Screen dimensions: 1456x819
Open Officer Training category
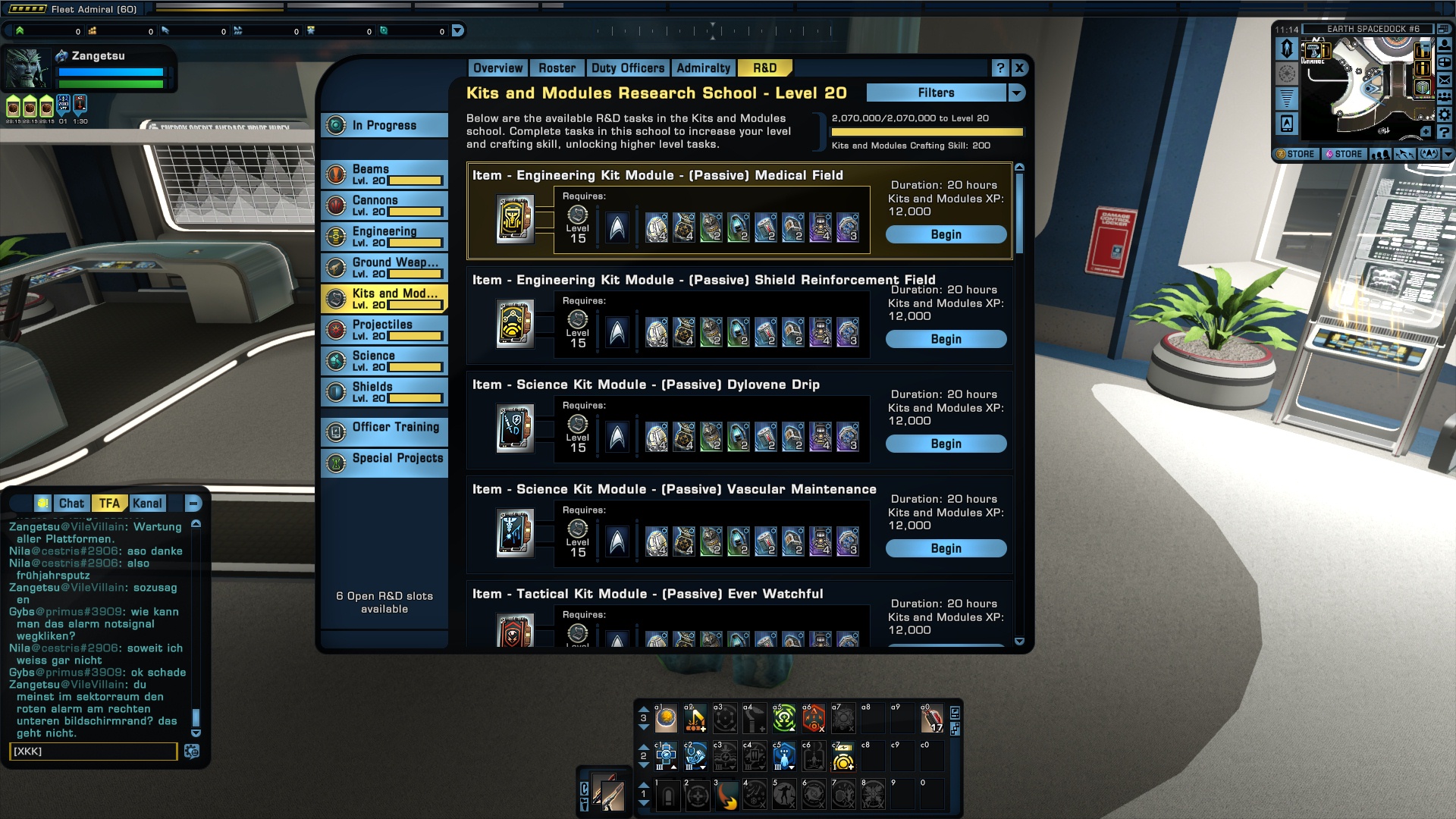point(384,428)
